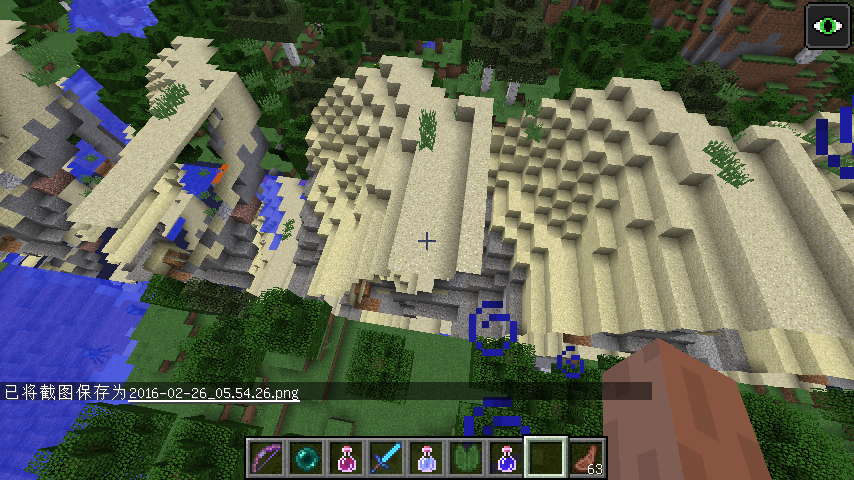Viewport: 854px width, 480px height.
Task: Open the saved screenshot file link in chat
Action: pyautogui.click(x=214, y=392)
